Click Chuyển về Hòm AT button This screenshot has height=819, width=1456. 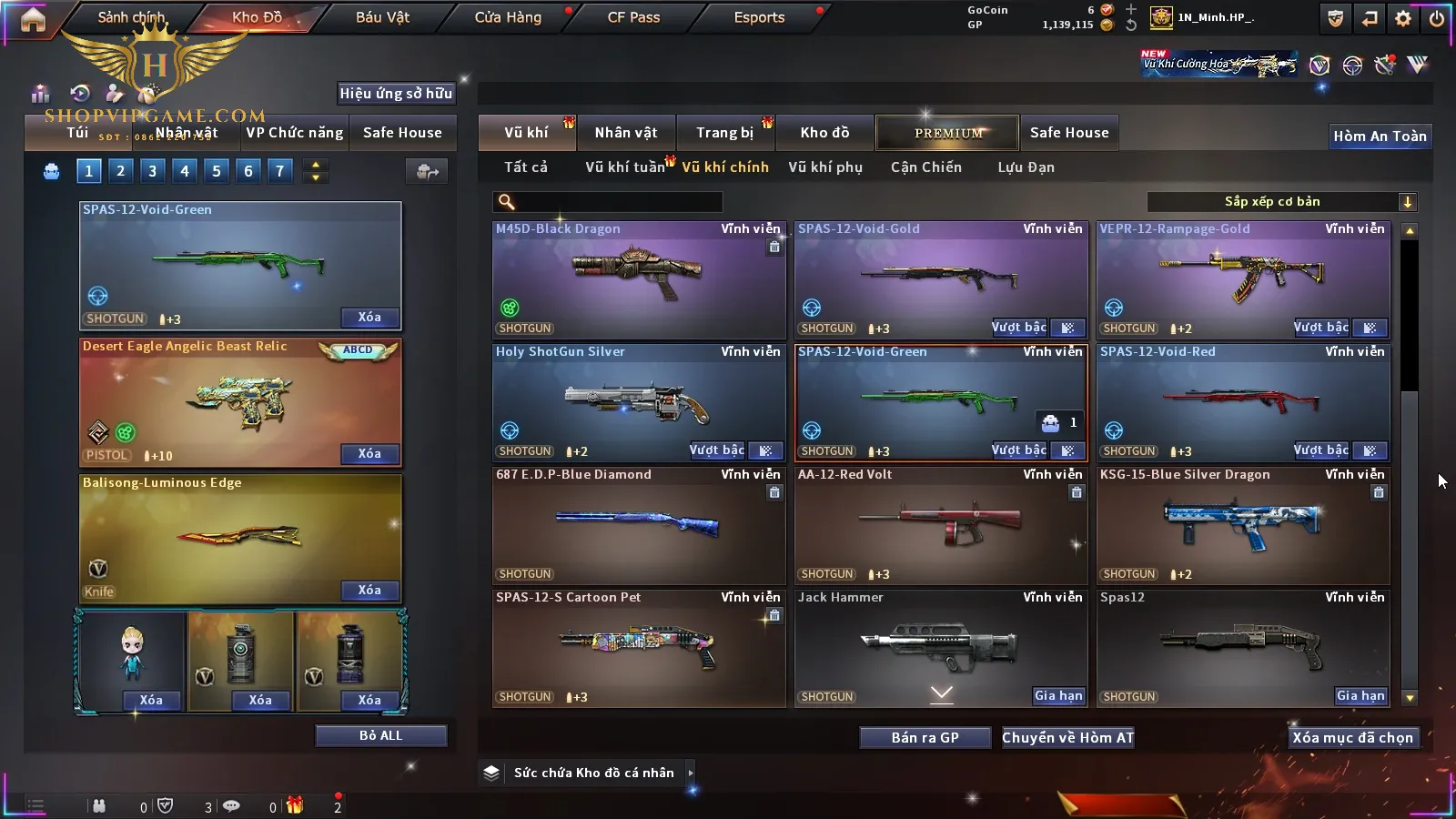click(x=1067, y=738)
